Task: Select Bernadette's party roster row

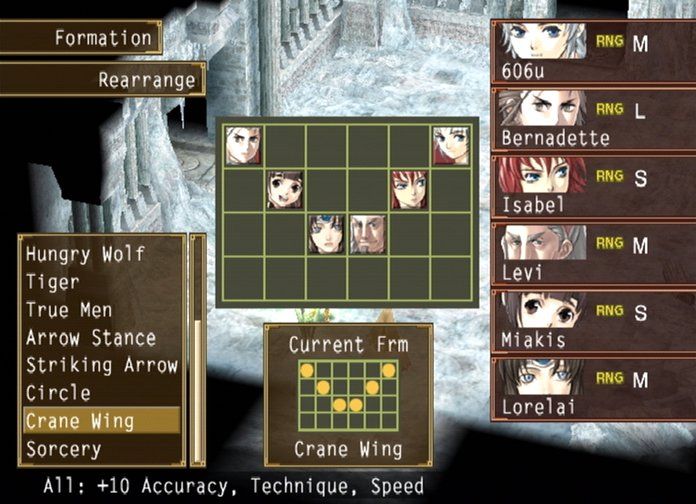Action: tap(594, 120)
